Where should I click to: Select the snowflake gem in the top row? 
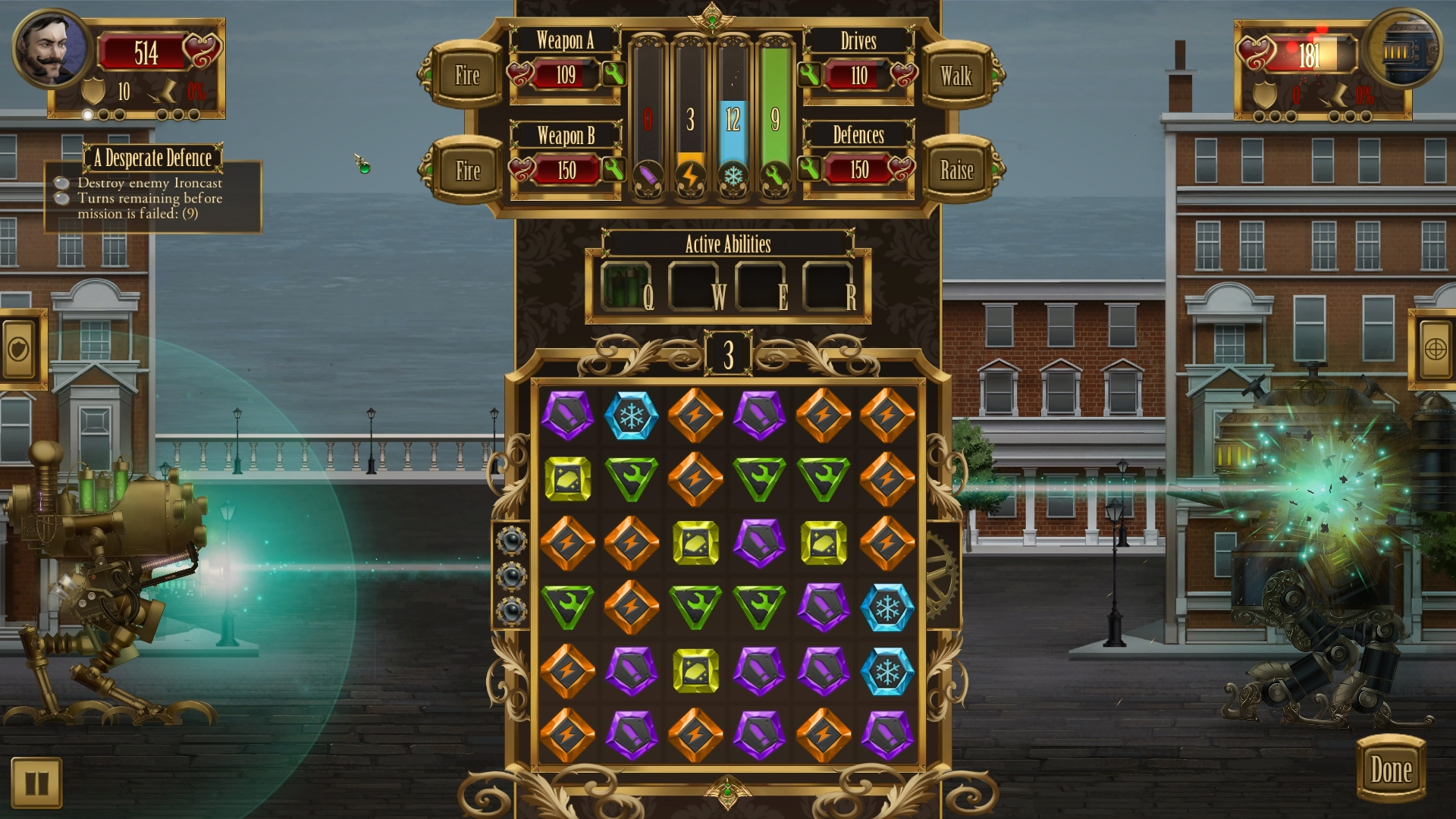pyautogui.click(x=631, y=415)
